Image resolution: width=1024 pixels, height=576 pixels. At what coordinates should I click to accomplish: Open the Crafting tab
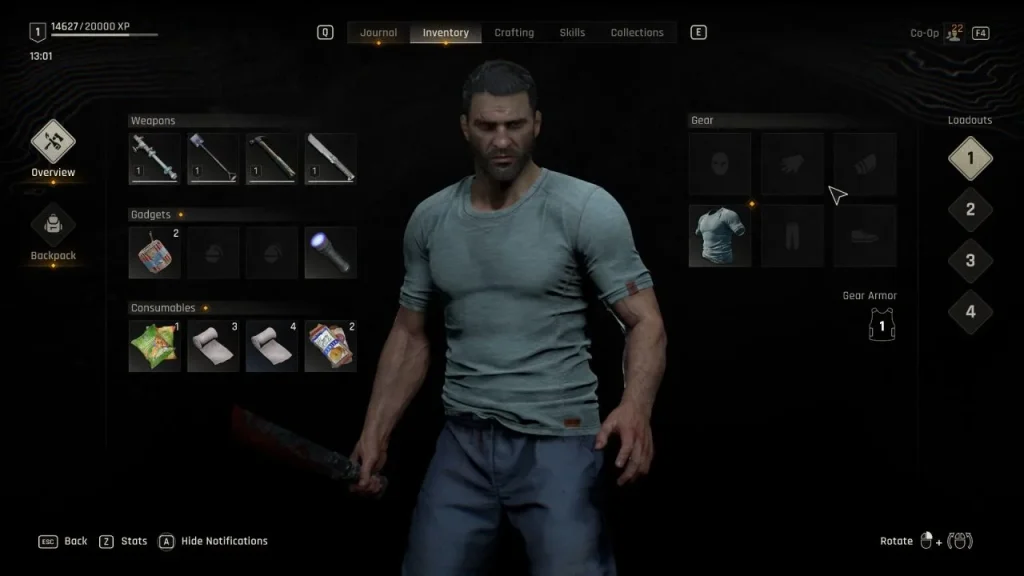[514, 33]
